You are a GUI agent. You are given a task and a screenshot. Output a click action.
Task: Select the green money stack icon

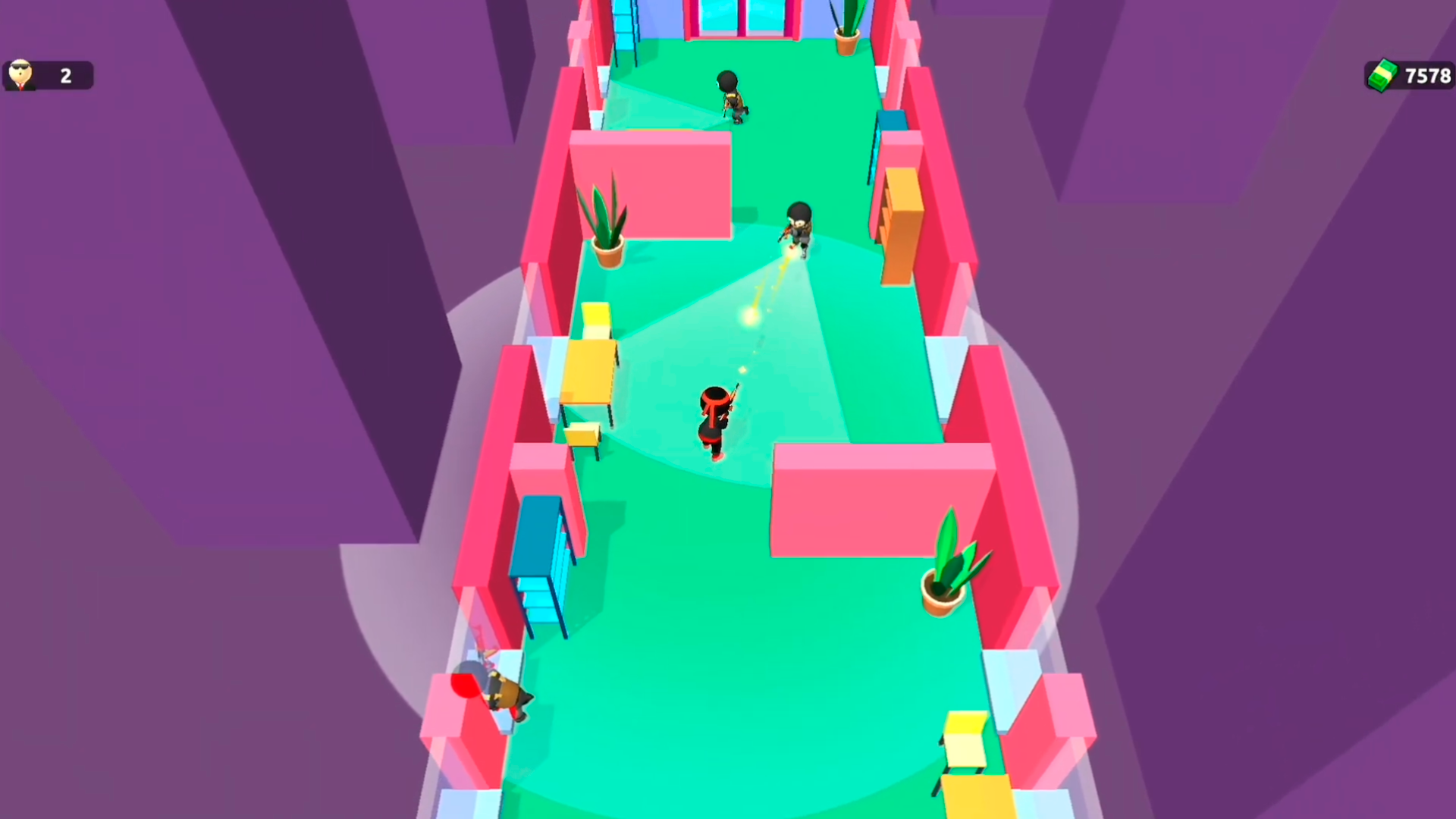coord(1382,75)
